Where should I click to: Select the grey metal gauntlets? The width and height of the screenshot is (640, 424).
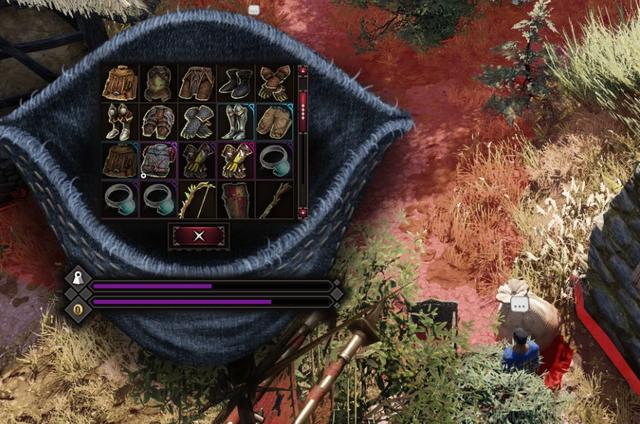coord(197,122)
